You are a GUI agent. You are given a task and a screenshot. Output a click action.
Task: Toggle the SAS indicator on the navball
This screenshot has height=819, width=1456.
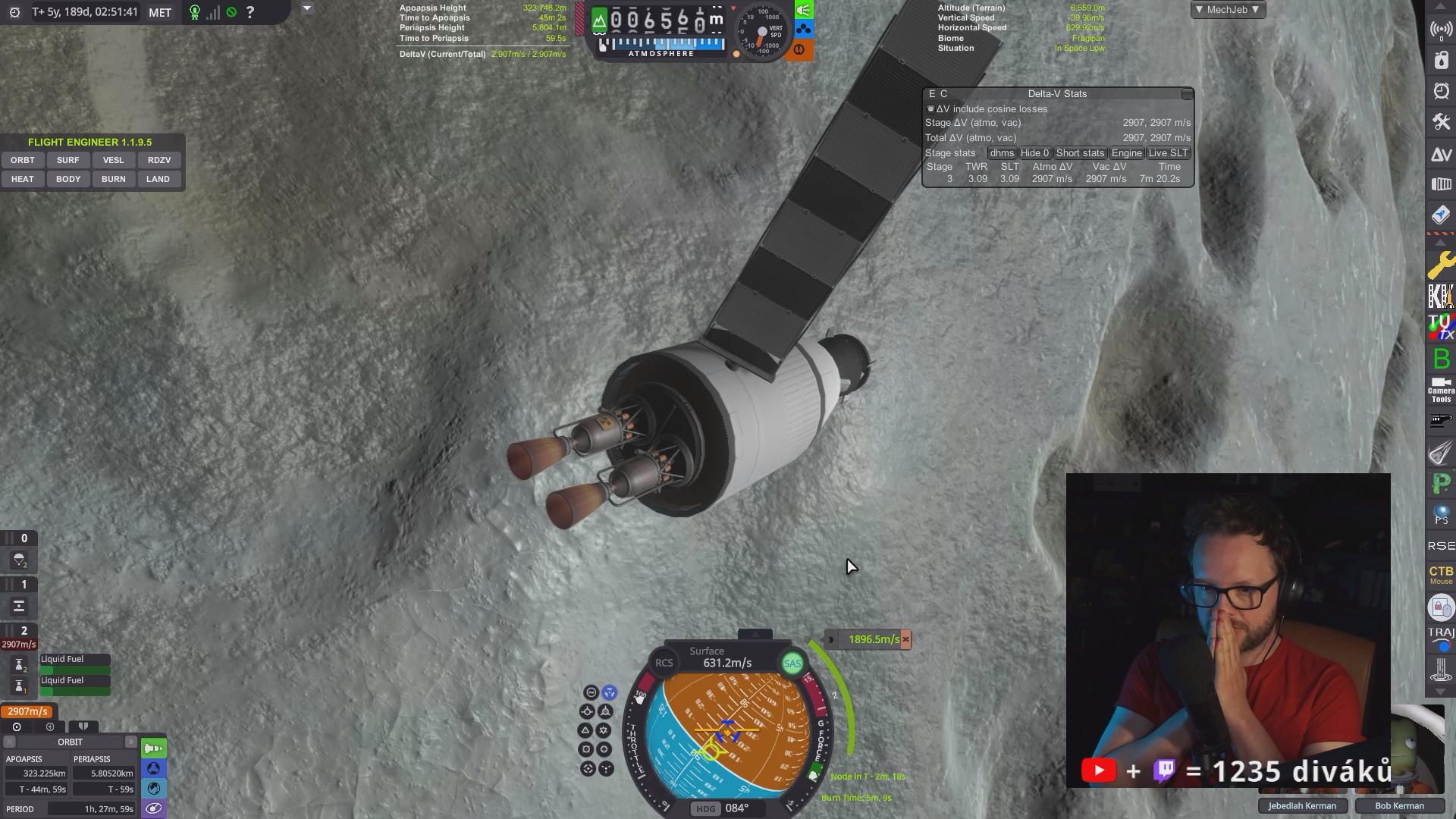click(792, 664)
